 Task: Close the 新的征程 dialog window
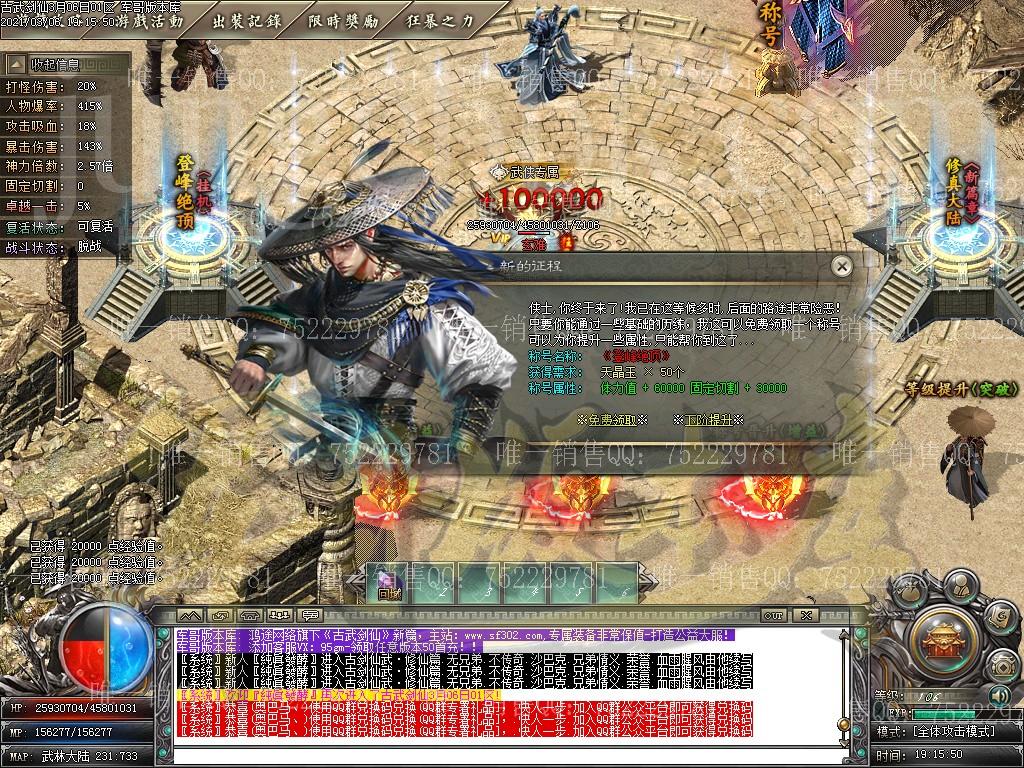(842, 266)
